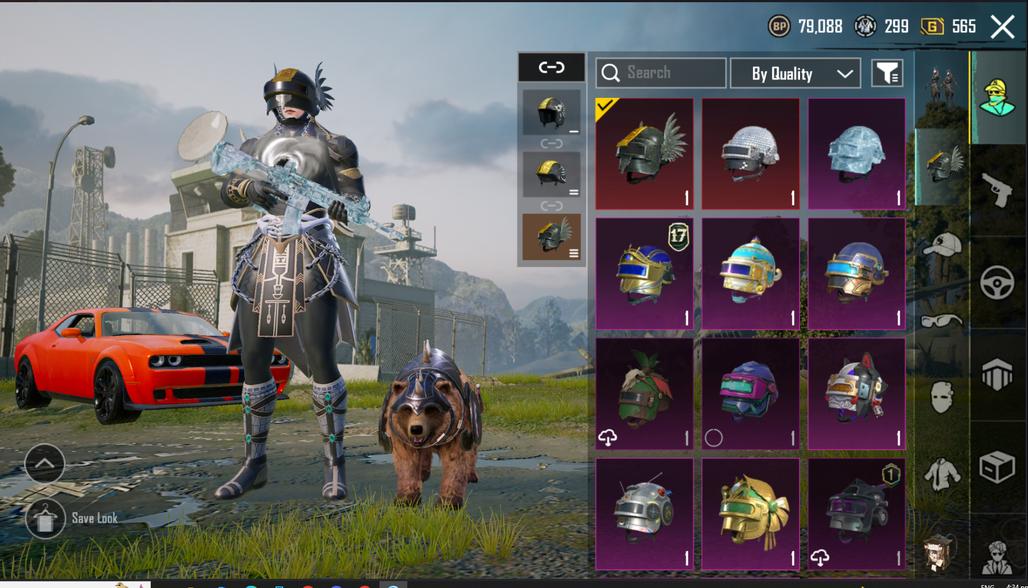Open the crate box tab
Screen dimensions: 1028x588
pos(998,466)
